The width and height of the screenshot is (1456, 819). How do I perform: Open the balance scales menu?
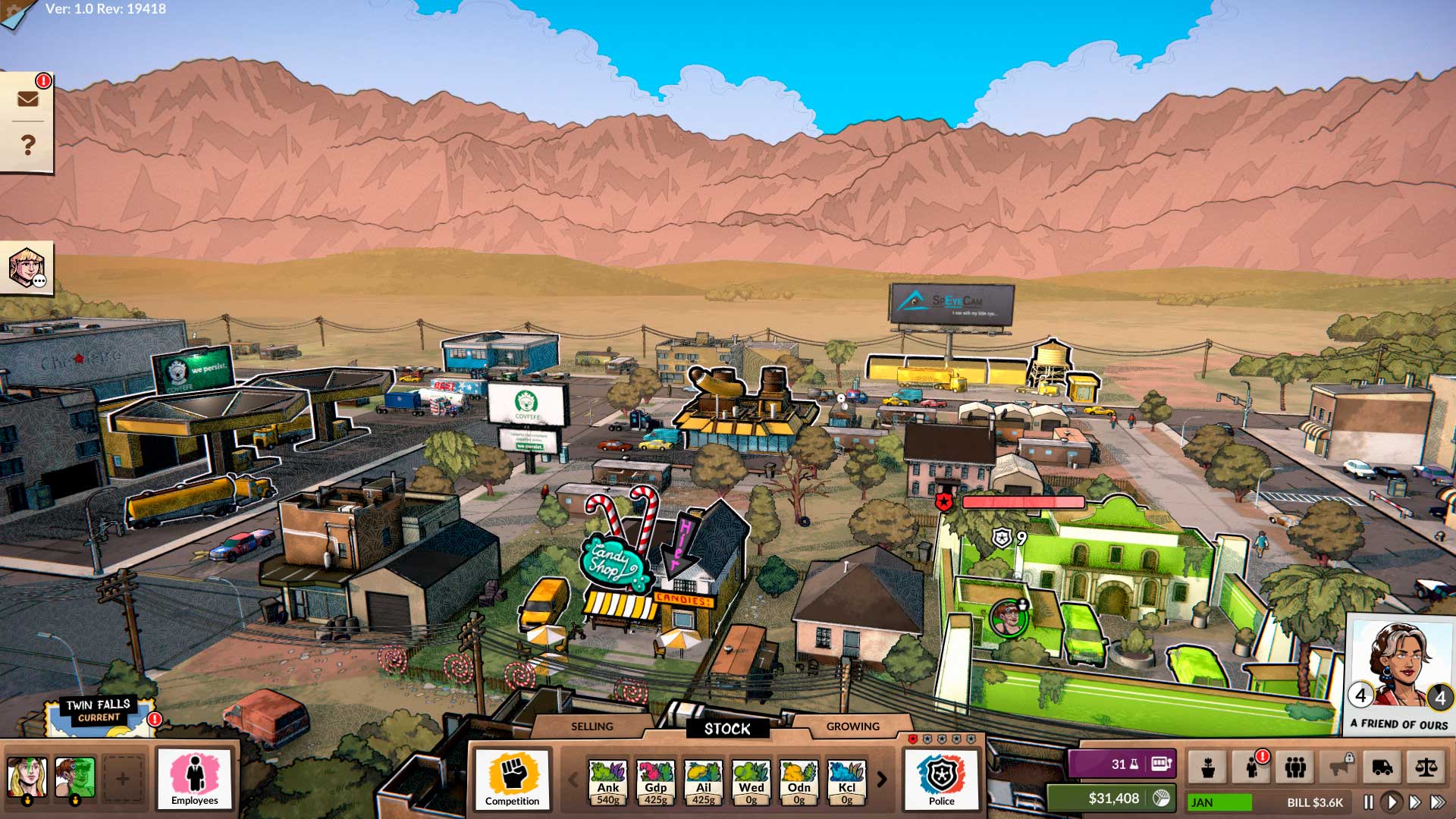coord(1426,767)
